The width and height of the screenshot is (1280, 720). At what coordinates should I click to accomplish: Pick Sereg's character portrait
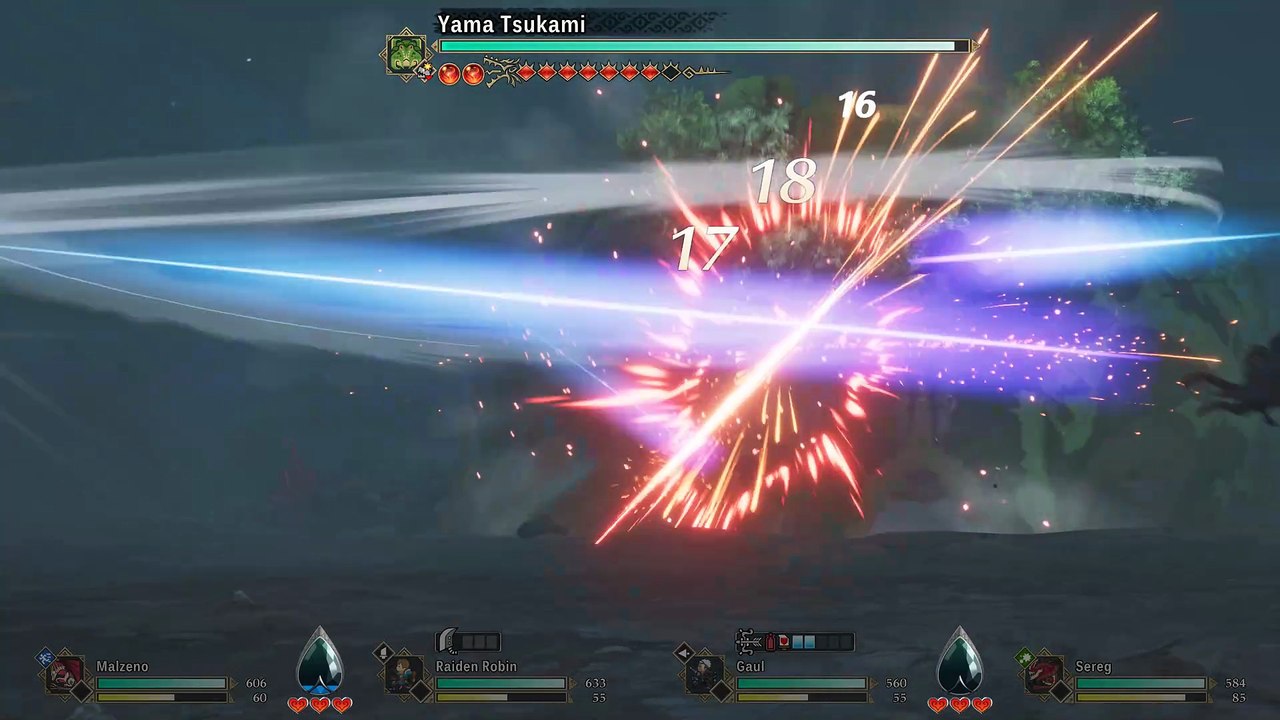[1044, 673]
